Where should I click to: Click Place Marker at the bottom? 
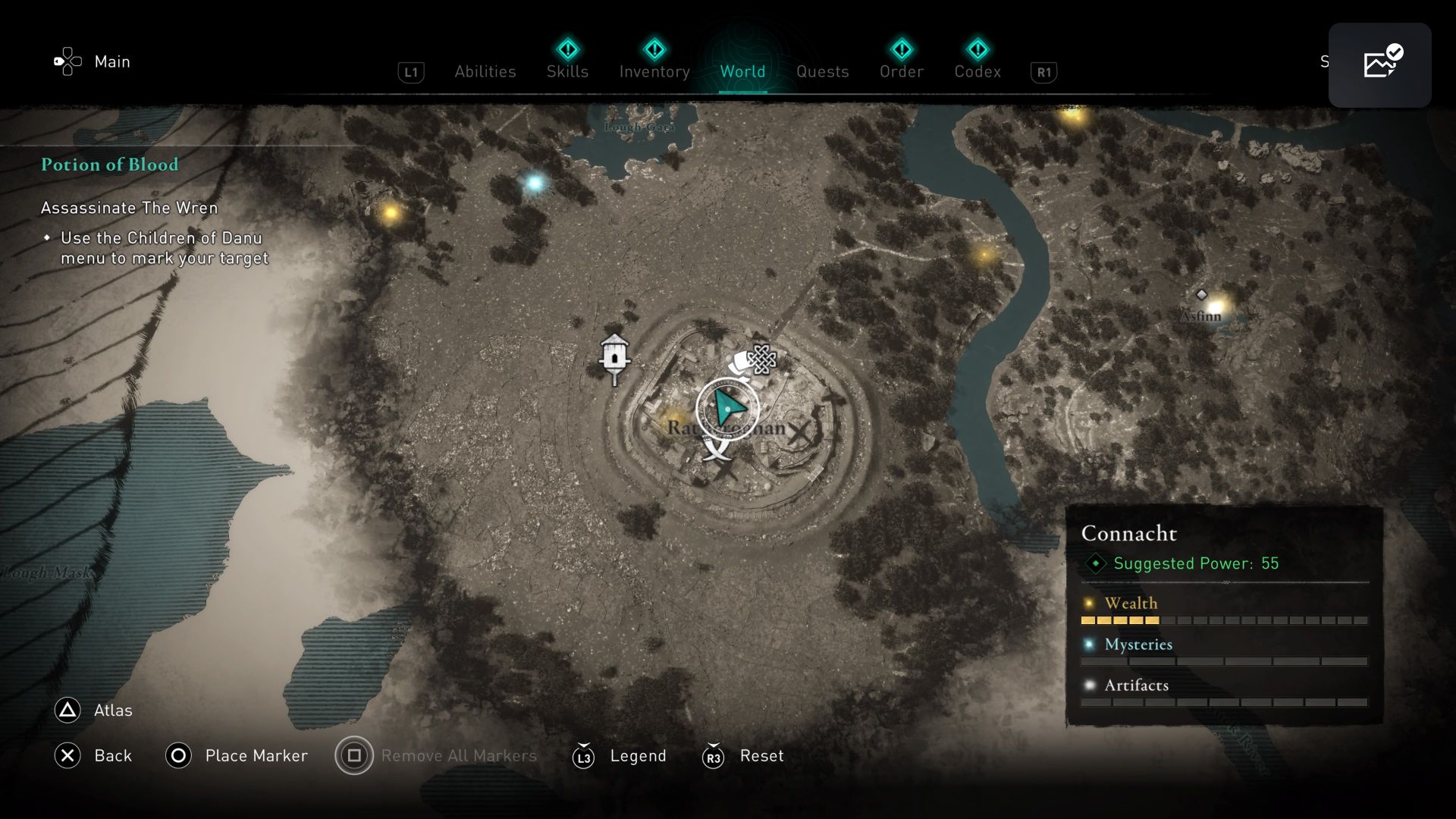(x=256, y=755)
